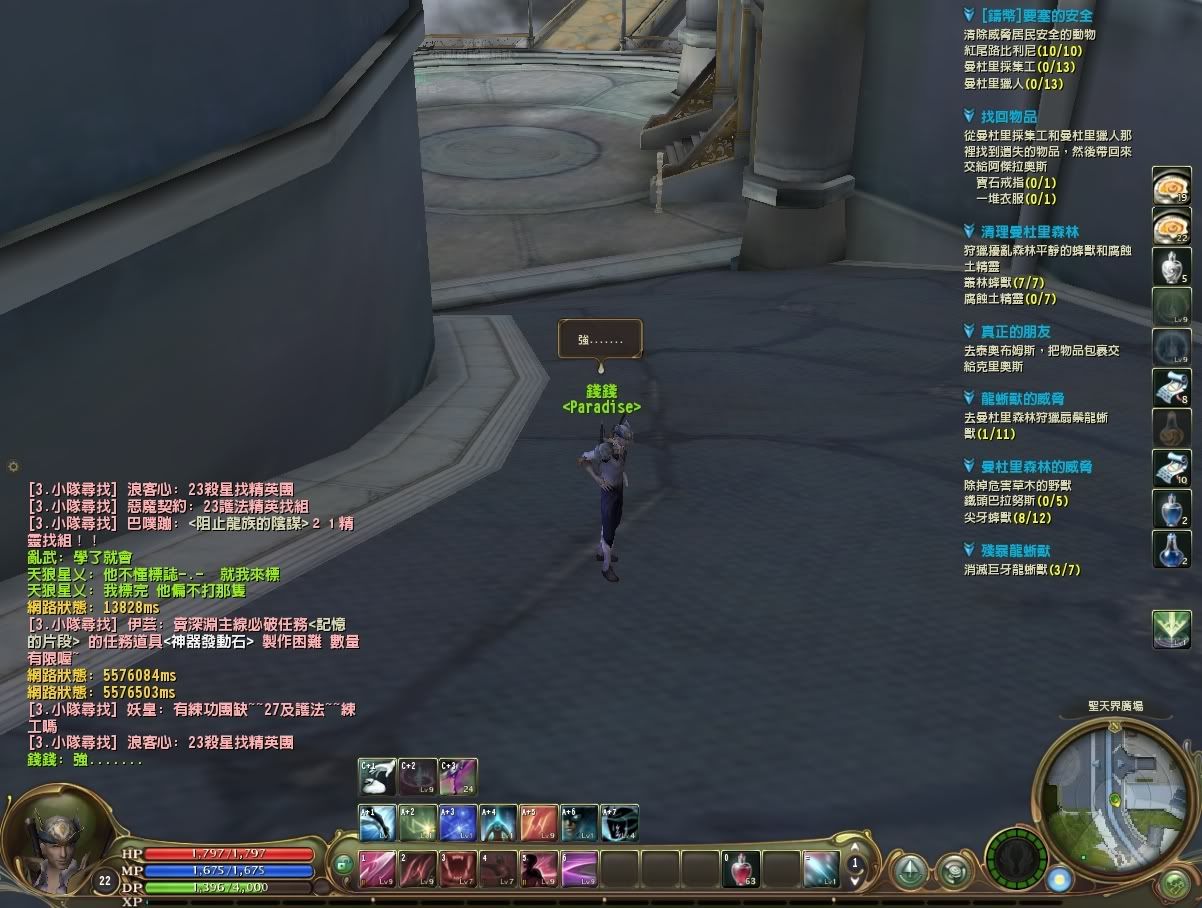Select the 清理曼杜里森林 quest tracker title
The image size is (1202, 908).
1029,231
